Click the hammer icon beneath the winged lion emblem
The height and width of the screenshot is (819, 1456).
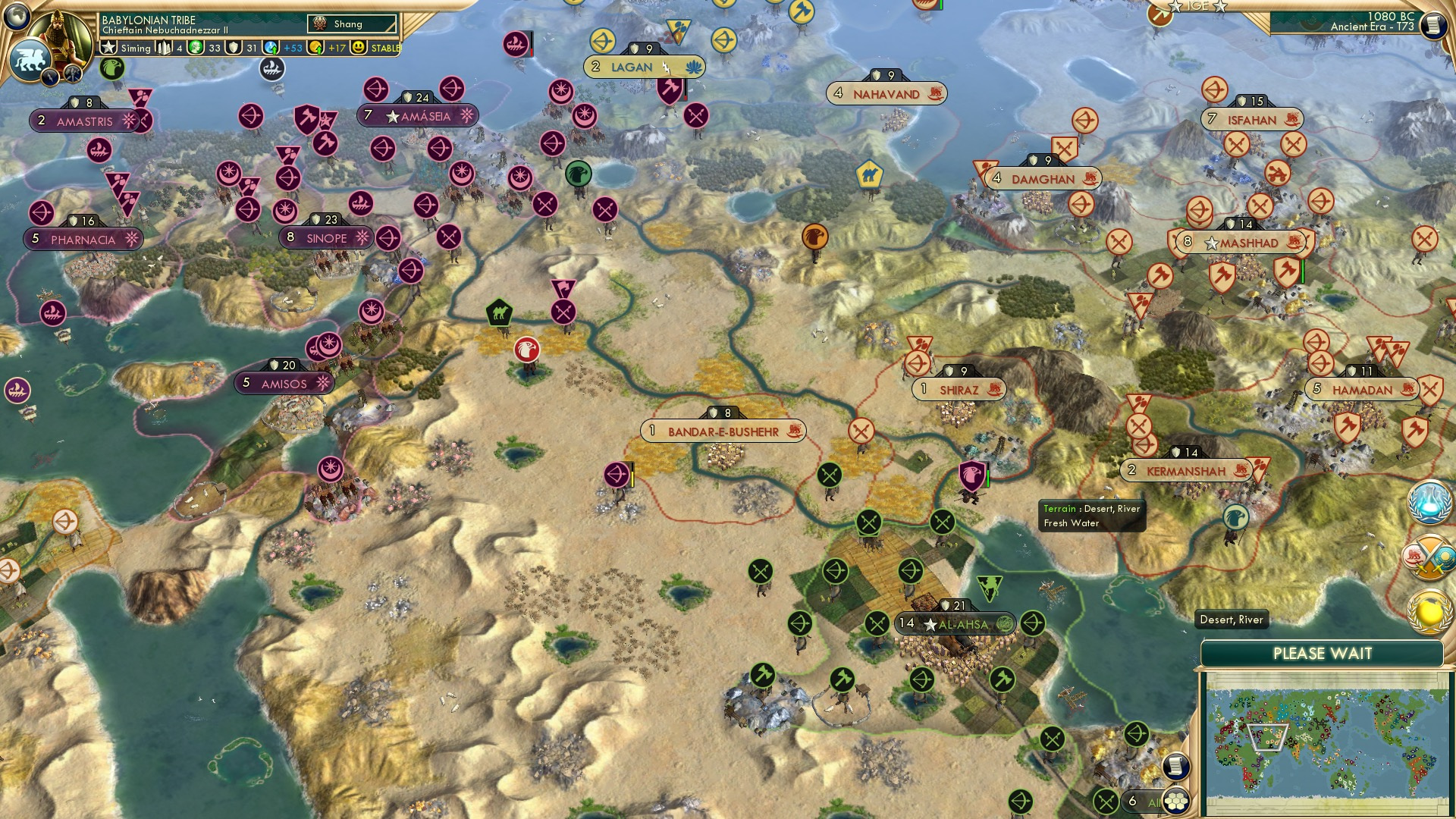click(x=72, y=73)
